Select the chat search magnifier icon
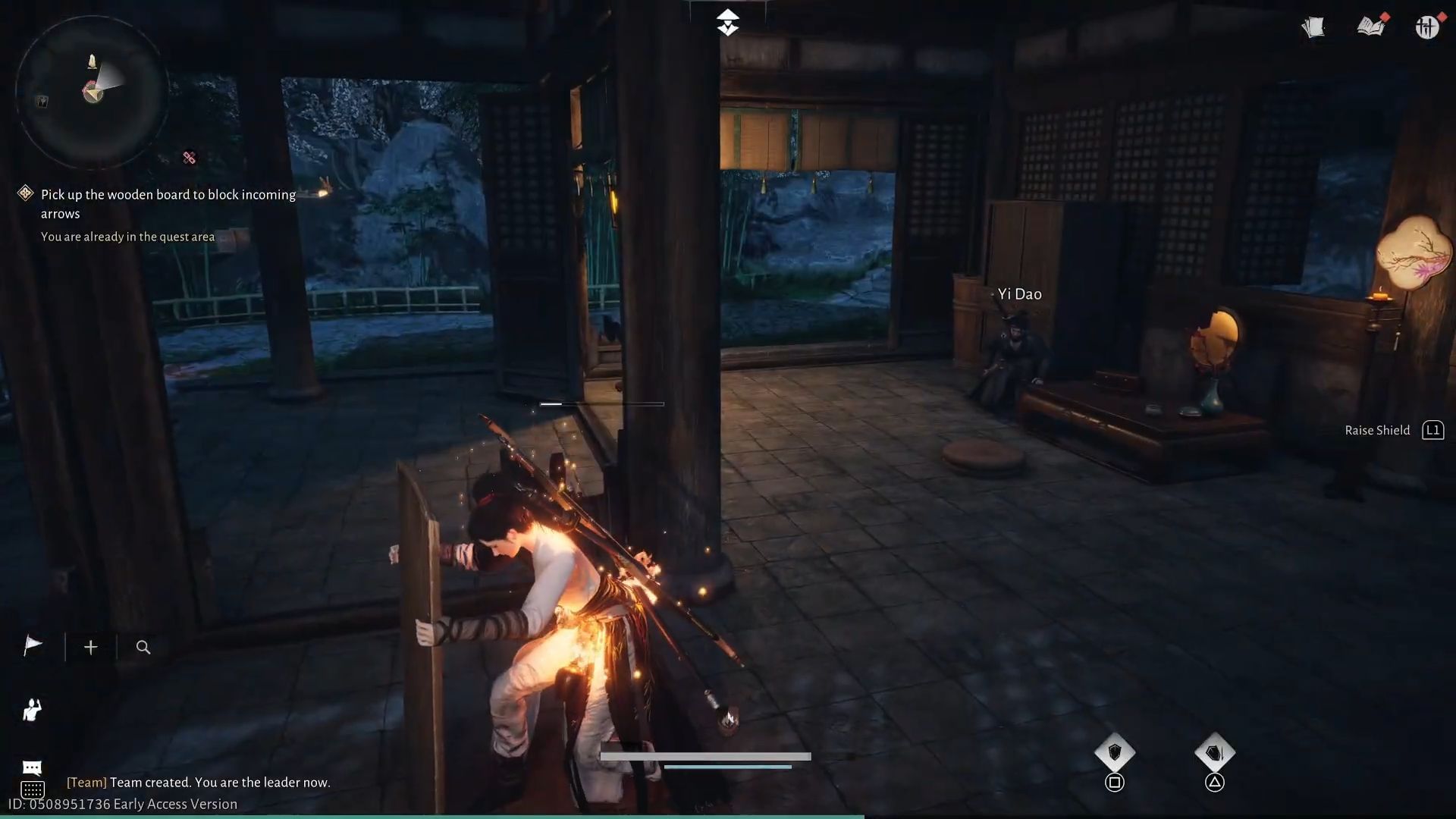Image resolution: width=1456 pixels, height=819 pixels. coord(143,647)
